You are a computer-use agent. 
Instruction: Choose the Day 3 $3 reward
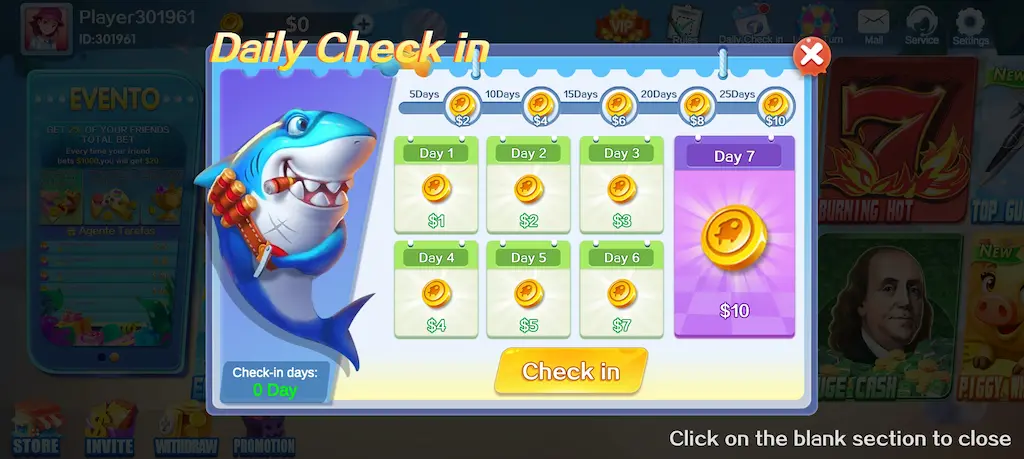621,186
